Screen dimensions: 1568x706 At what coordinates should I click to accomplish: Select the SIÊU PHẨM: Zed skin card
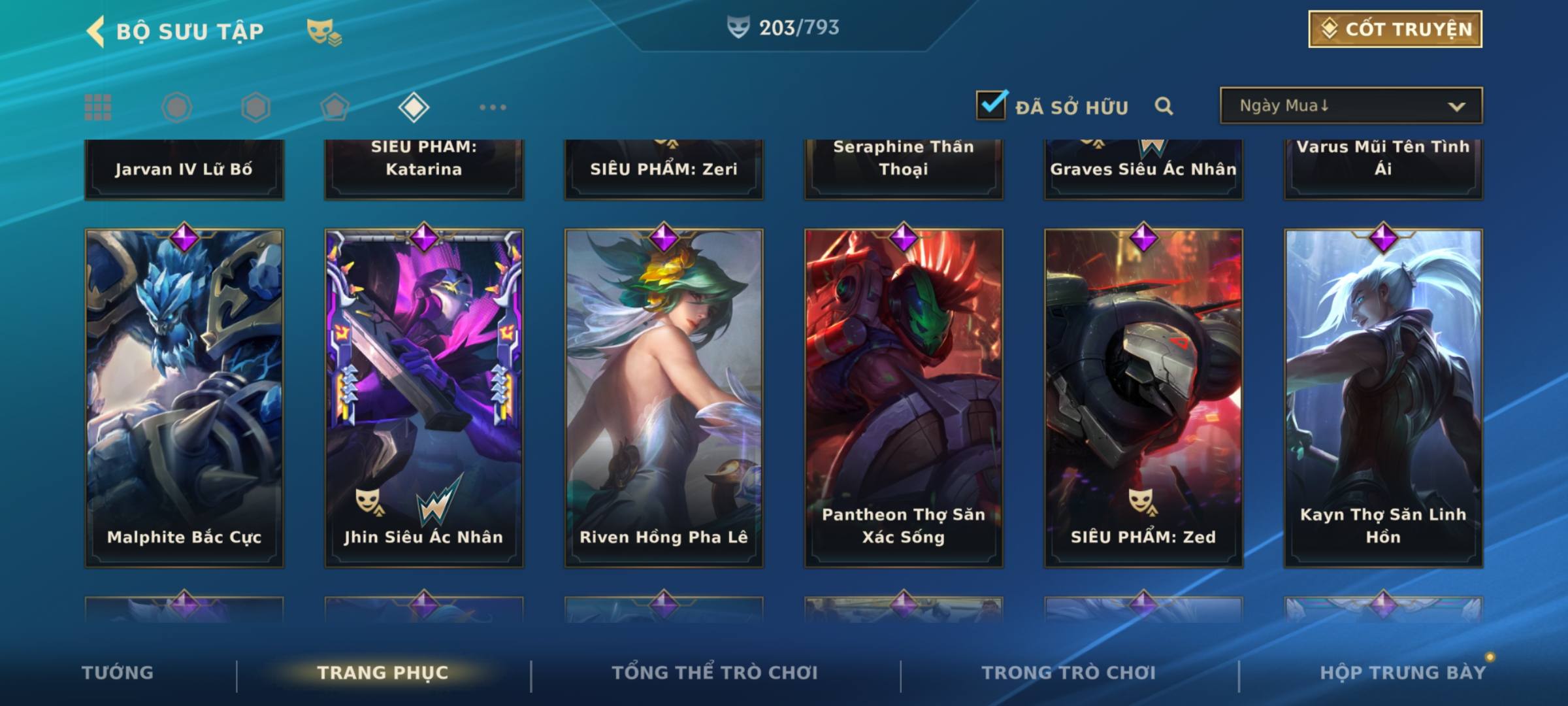[1143, 397]
